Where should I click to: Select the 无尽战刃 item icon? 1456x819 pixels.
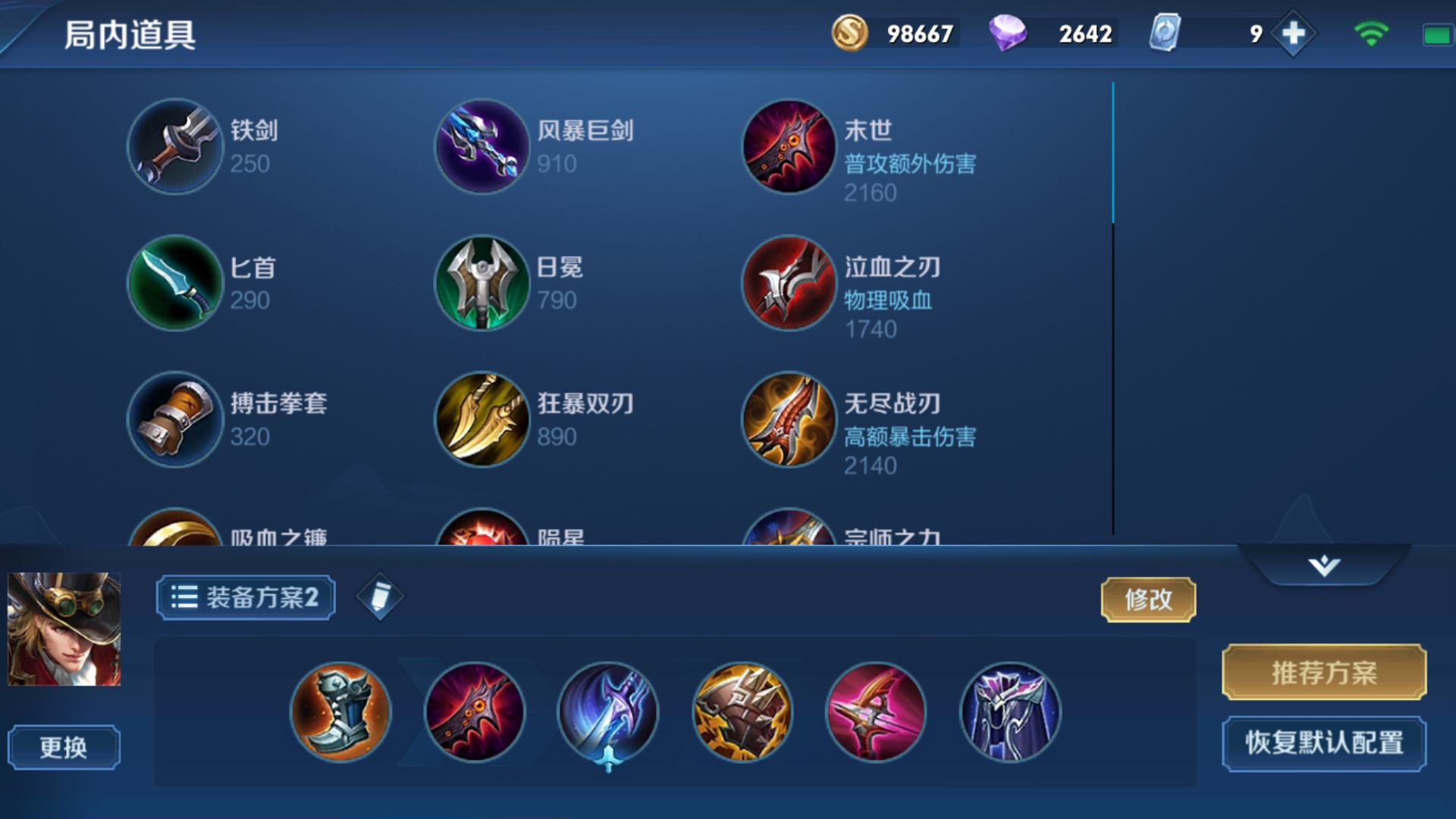789,421
